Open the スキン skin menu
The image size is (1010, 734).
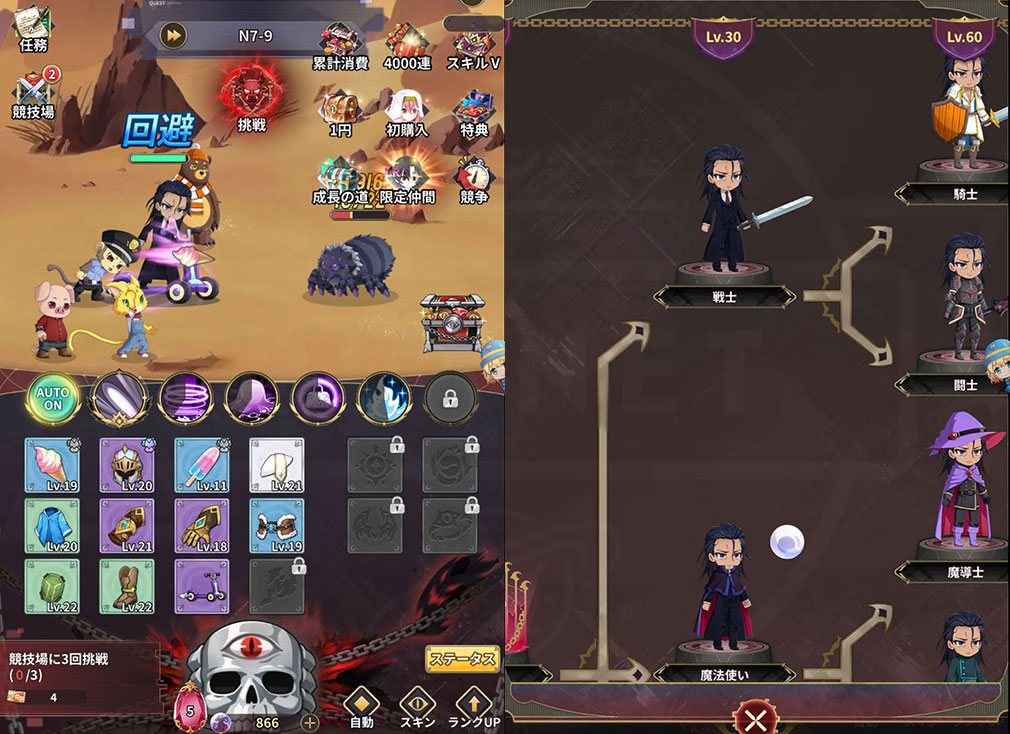pyautogui.click(x=417, y=707)
